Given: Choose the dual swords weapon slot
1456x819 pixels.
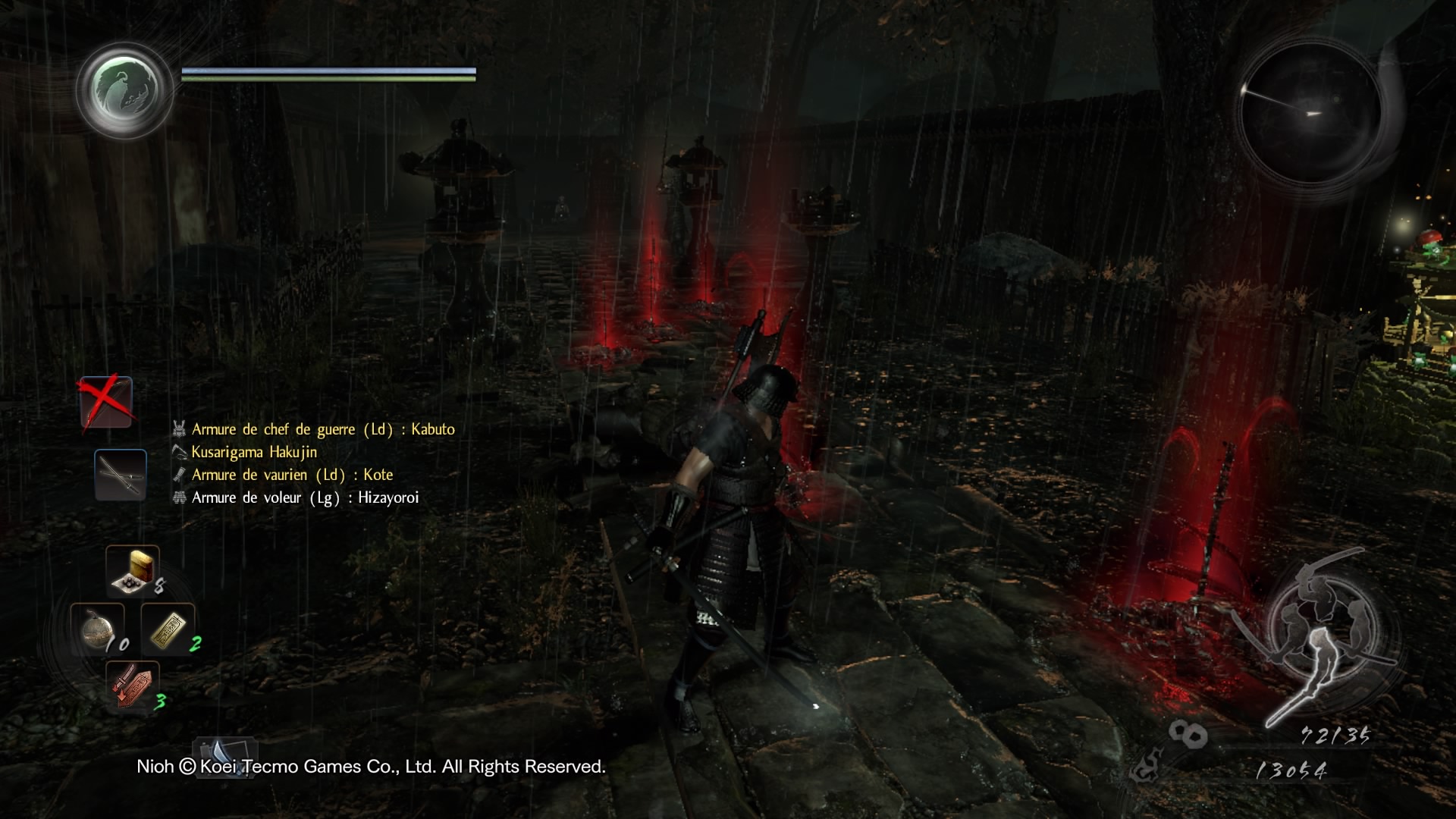Looking at the screenshot, I should pyautogui.click(x=121, y=475).
